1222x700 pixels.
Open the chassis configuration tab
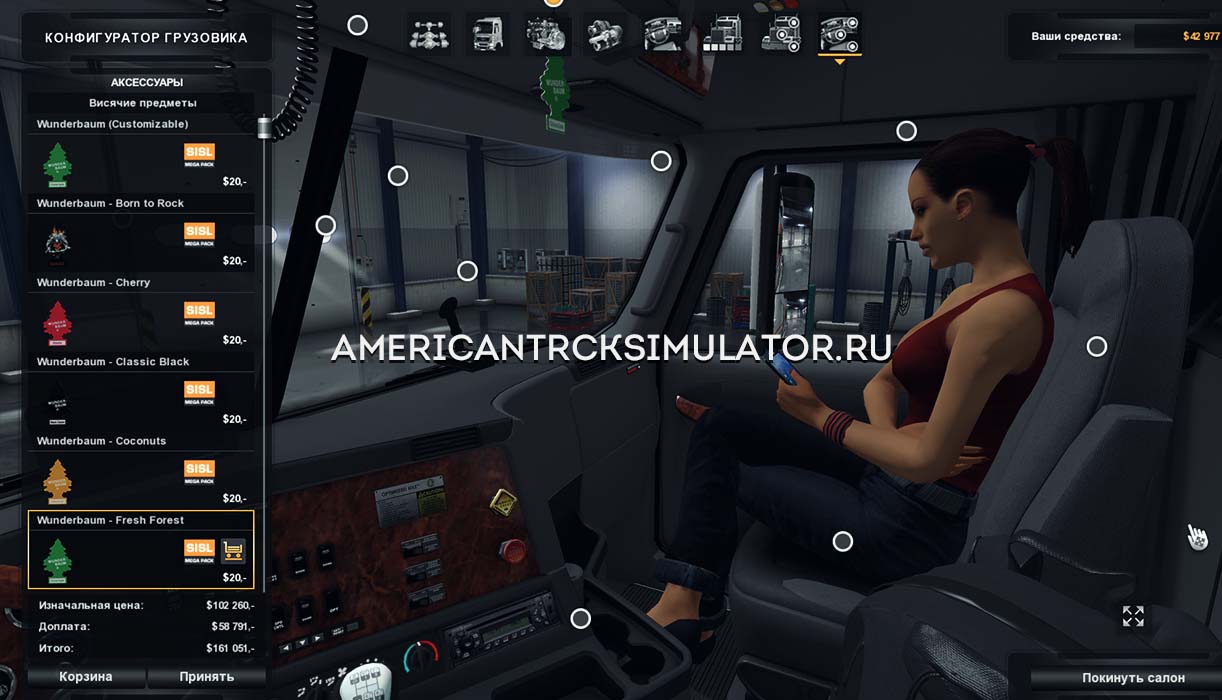point(429,35)
